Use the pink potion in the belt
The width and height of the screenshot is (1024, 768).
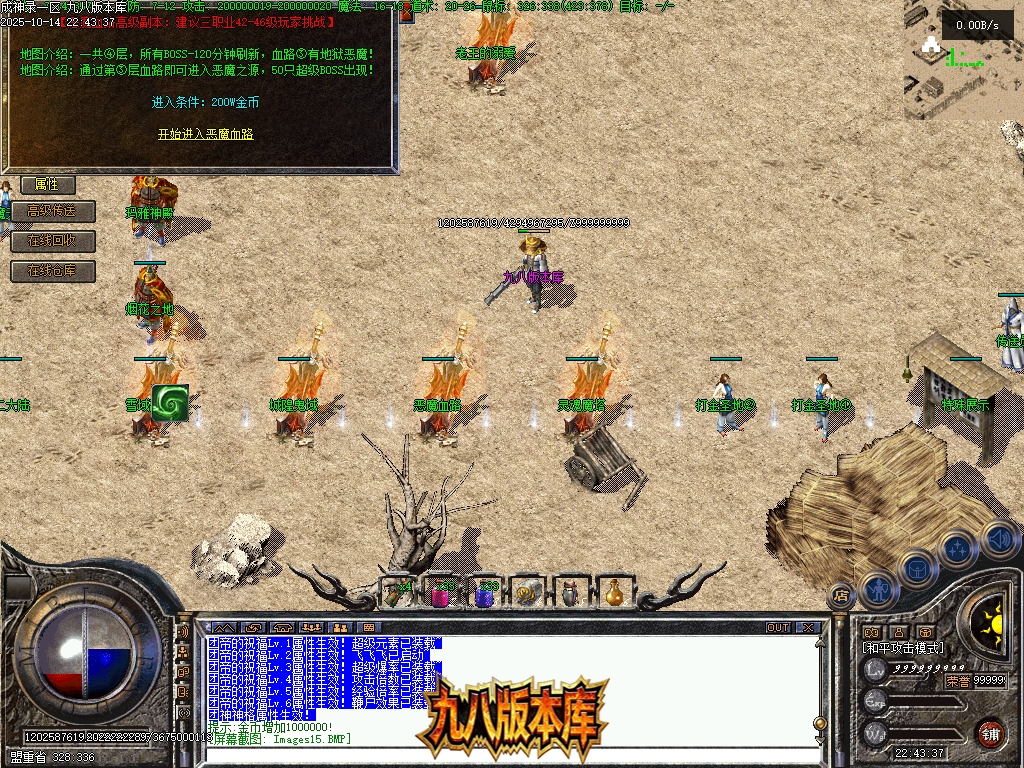[440, 593]
